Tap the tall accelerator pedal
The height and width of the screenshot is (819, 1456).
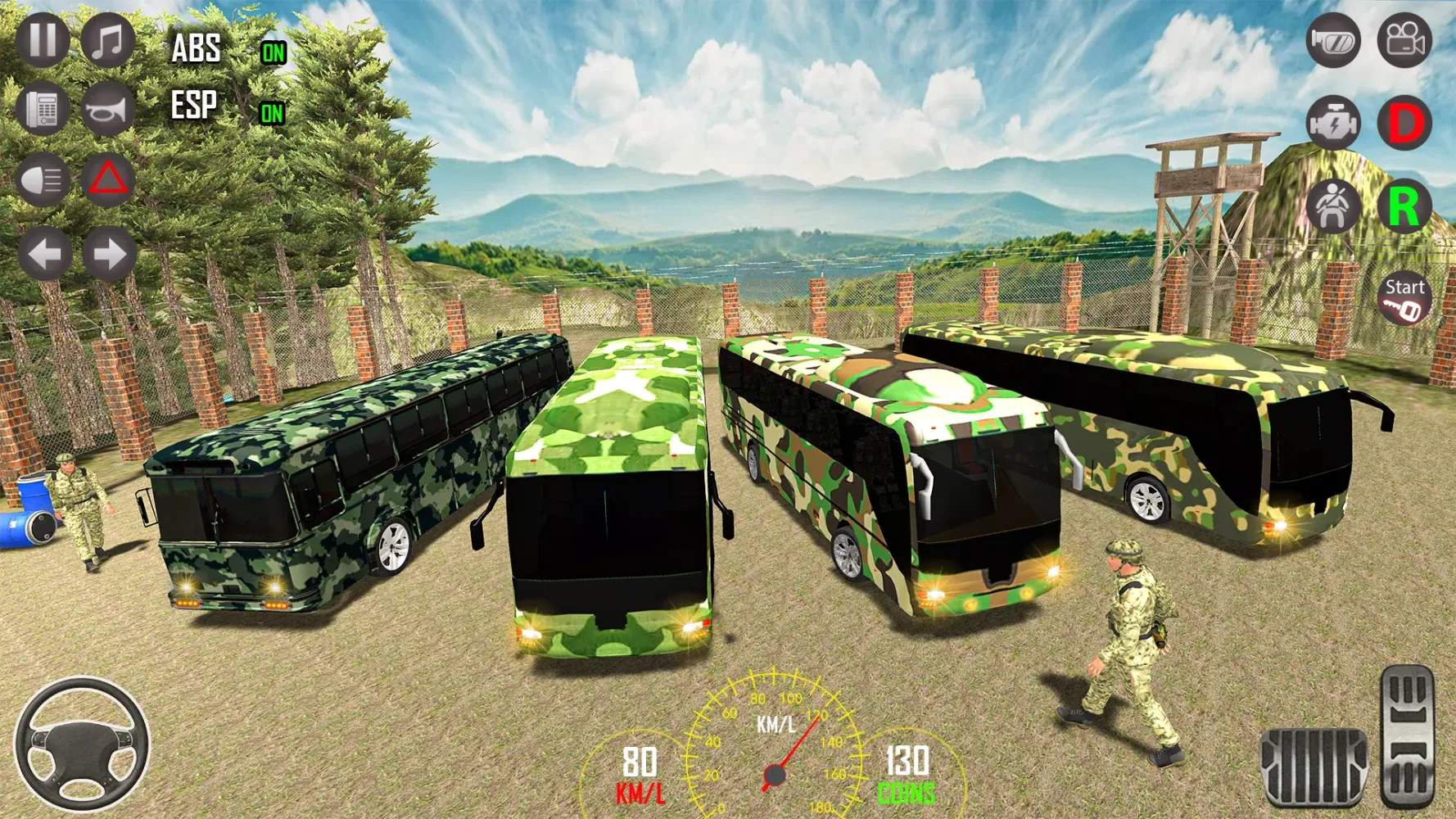(x=1408, y=735)
